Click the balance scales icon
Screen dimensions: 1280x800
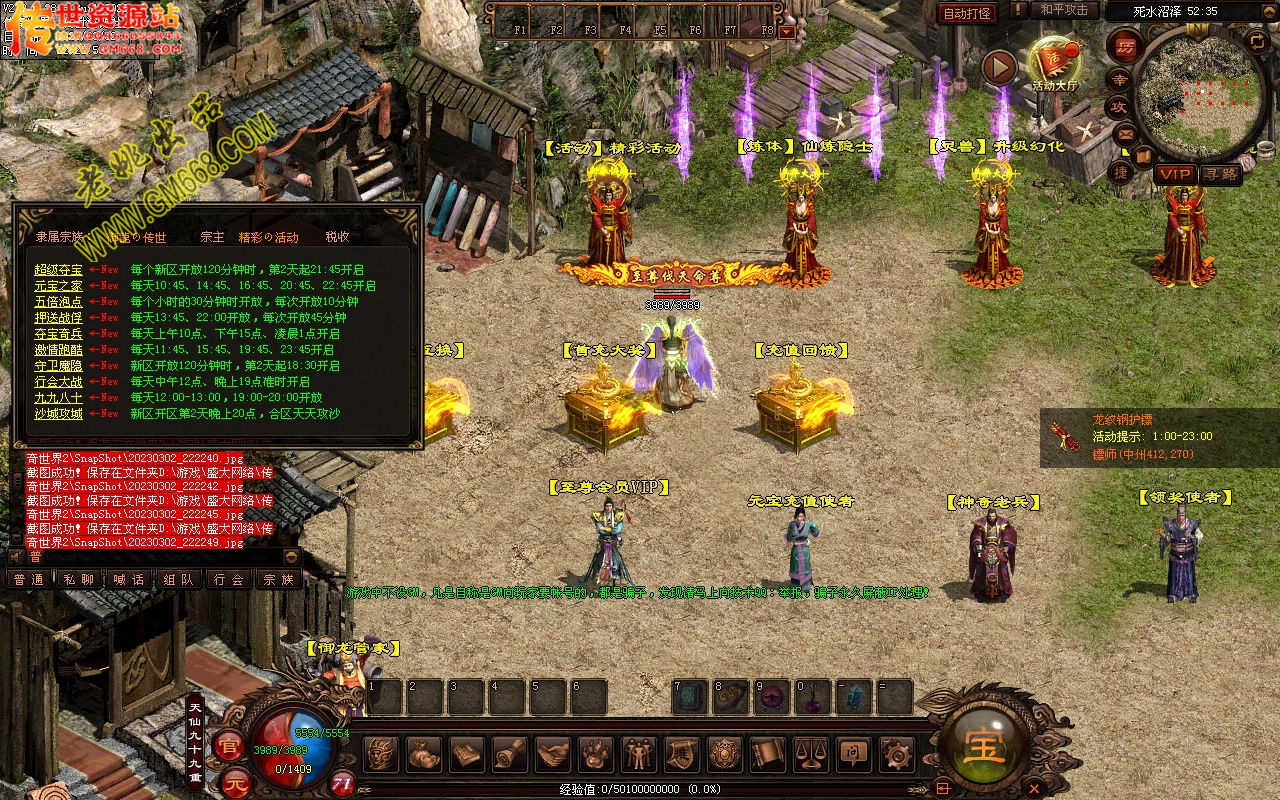[810, 754]
